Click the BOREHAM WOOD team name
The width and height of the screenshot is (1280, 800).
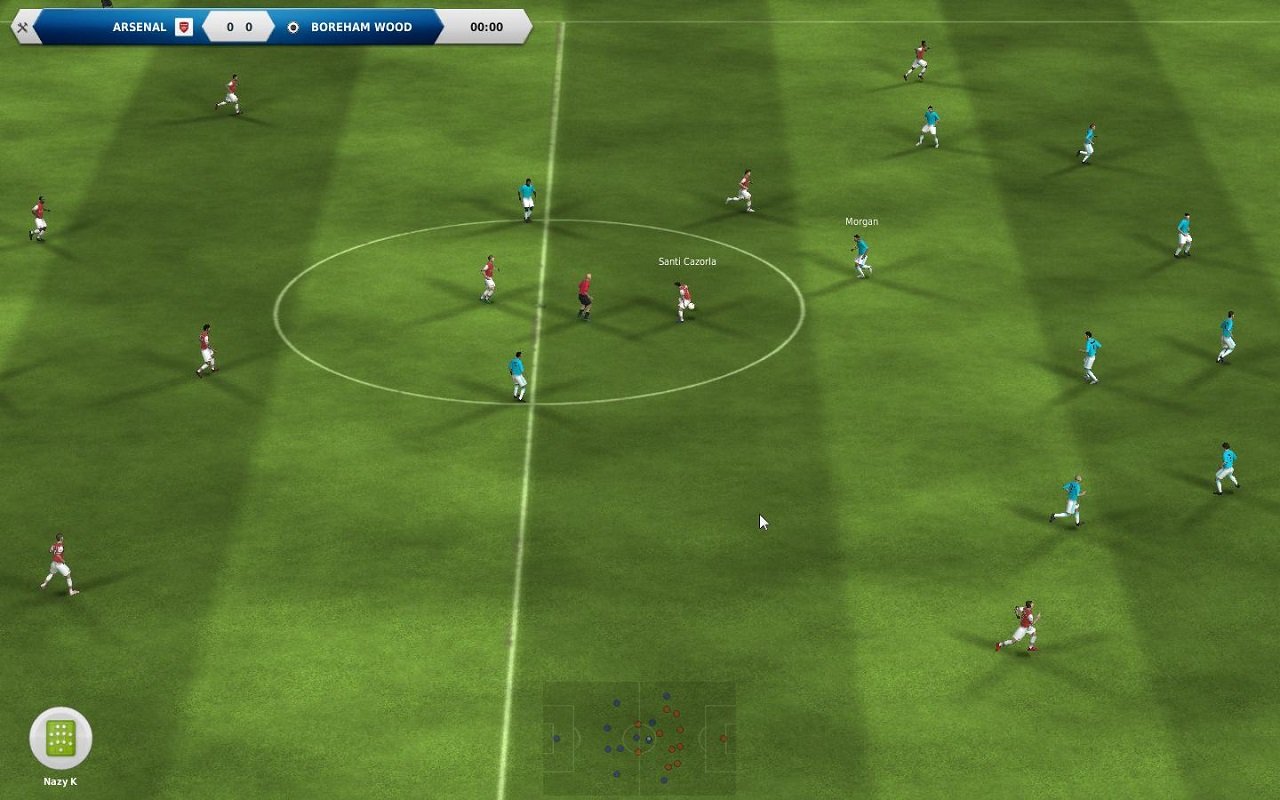point(362,27)
